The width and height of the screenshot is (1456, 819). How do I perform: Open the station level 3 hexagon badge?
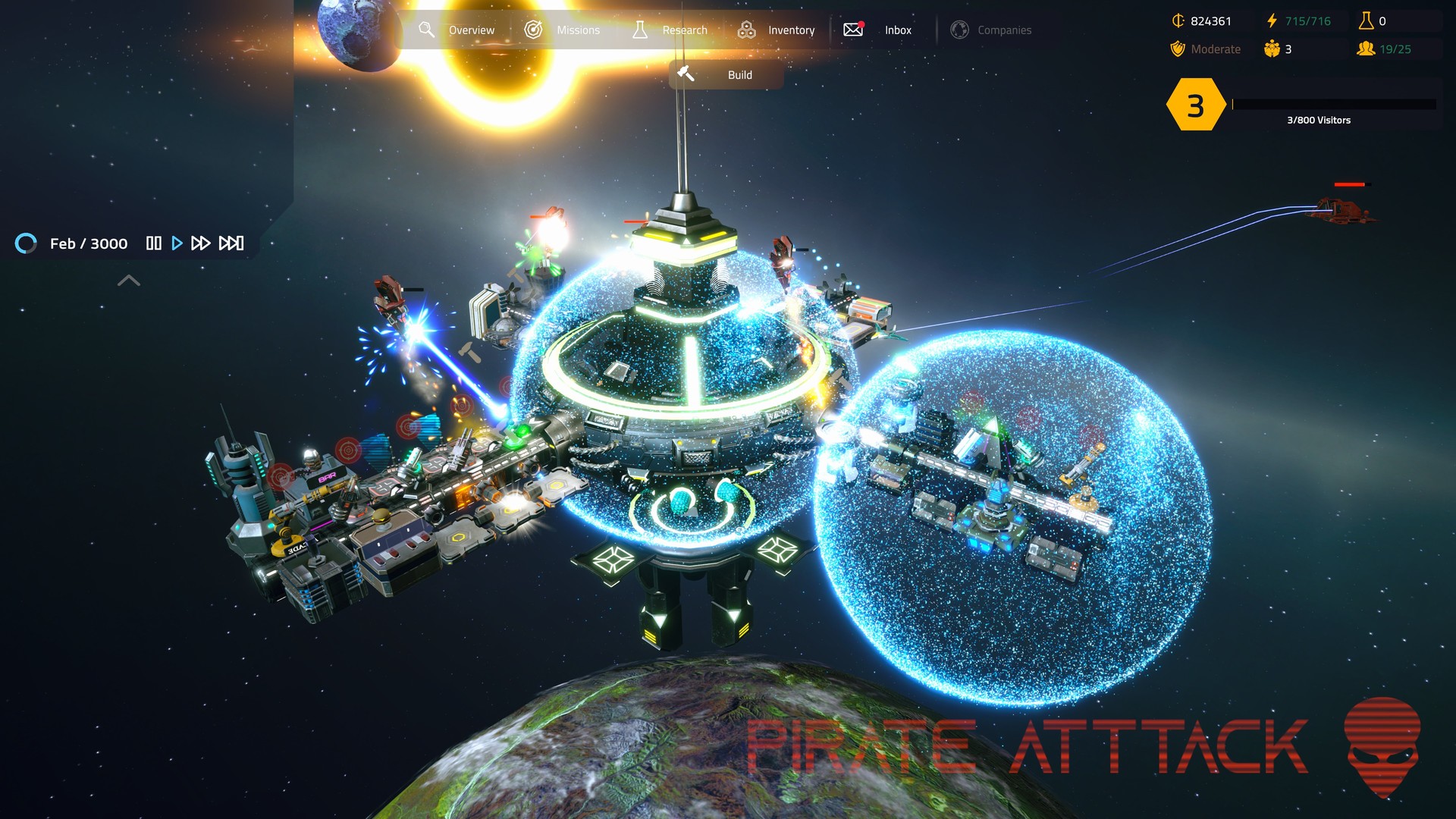tap(1196, 106)
